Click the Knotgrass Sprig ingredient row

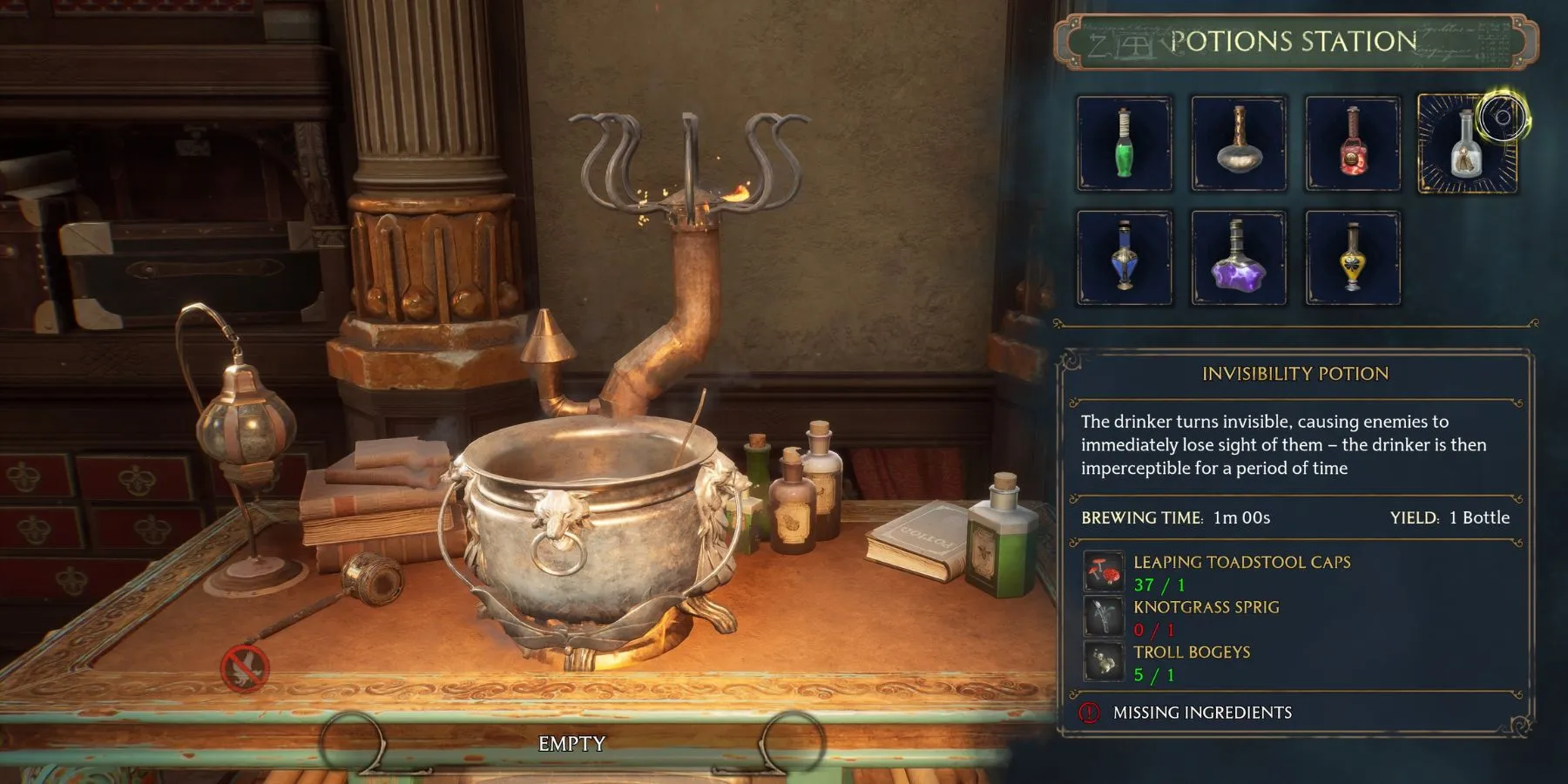tap(1206, 617)
